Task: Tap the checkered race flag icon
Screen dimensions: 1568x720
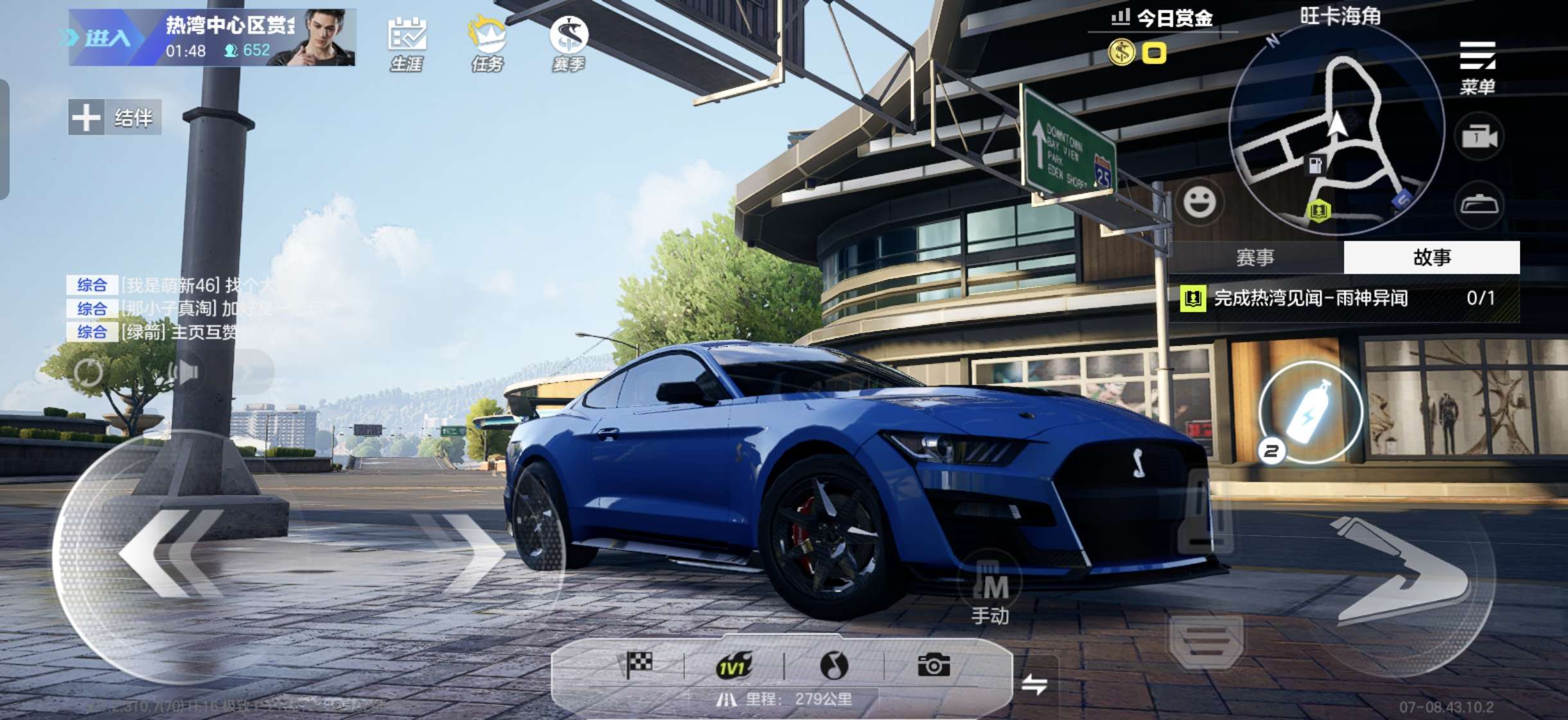Action: 639,665
